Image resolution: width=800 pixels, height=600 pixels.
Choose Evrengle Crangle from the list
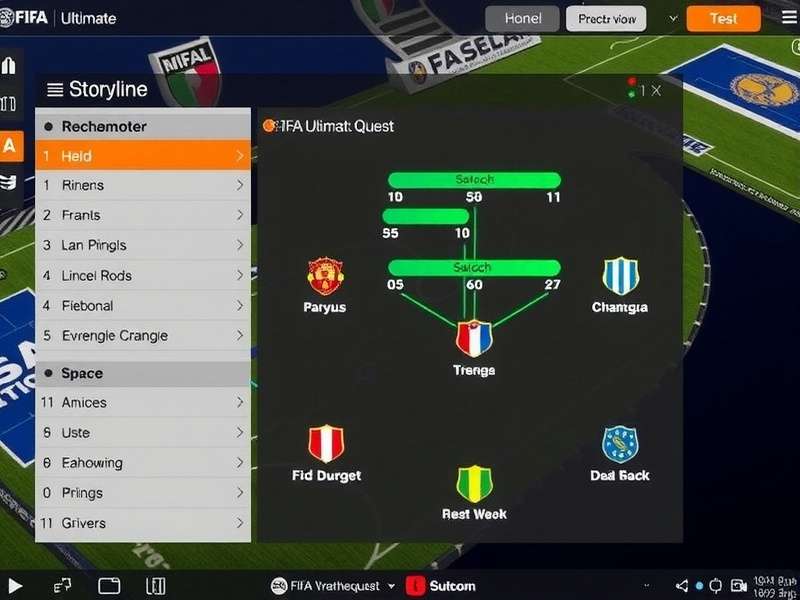click(x=142, y=336)
